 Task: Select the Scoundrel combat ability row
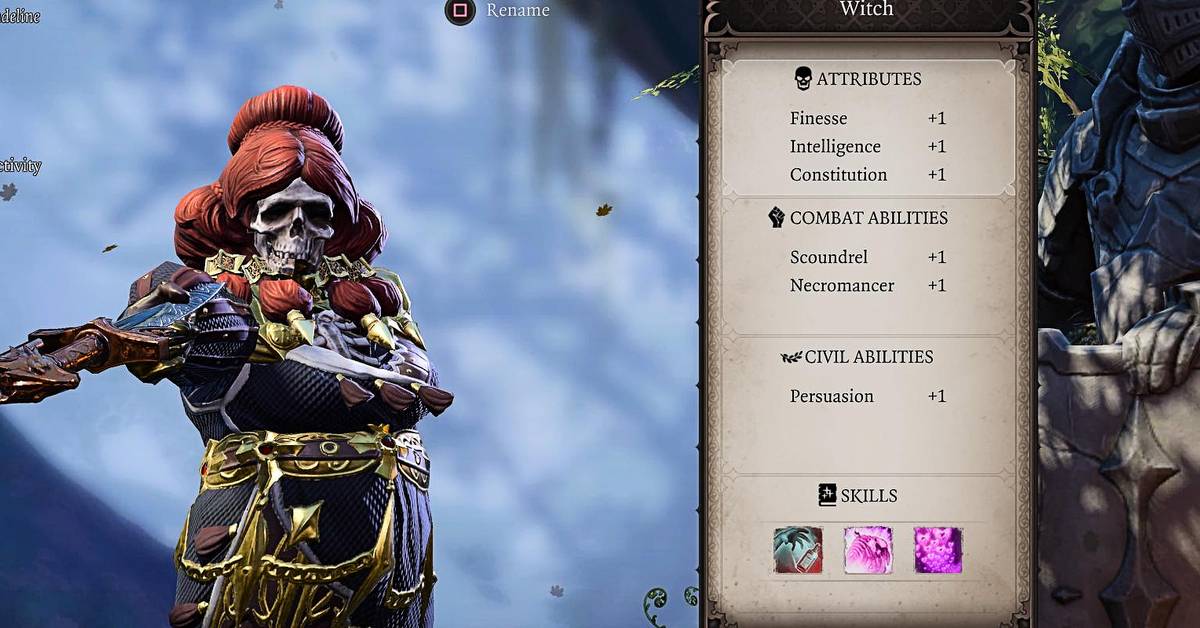click(x=867, y=257)
